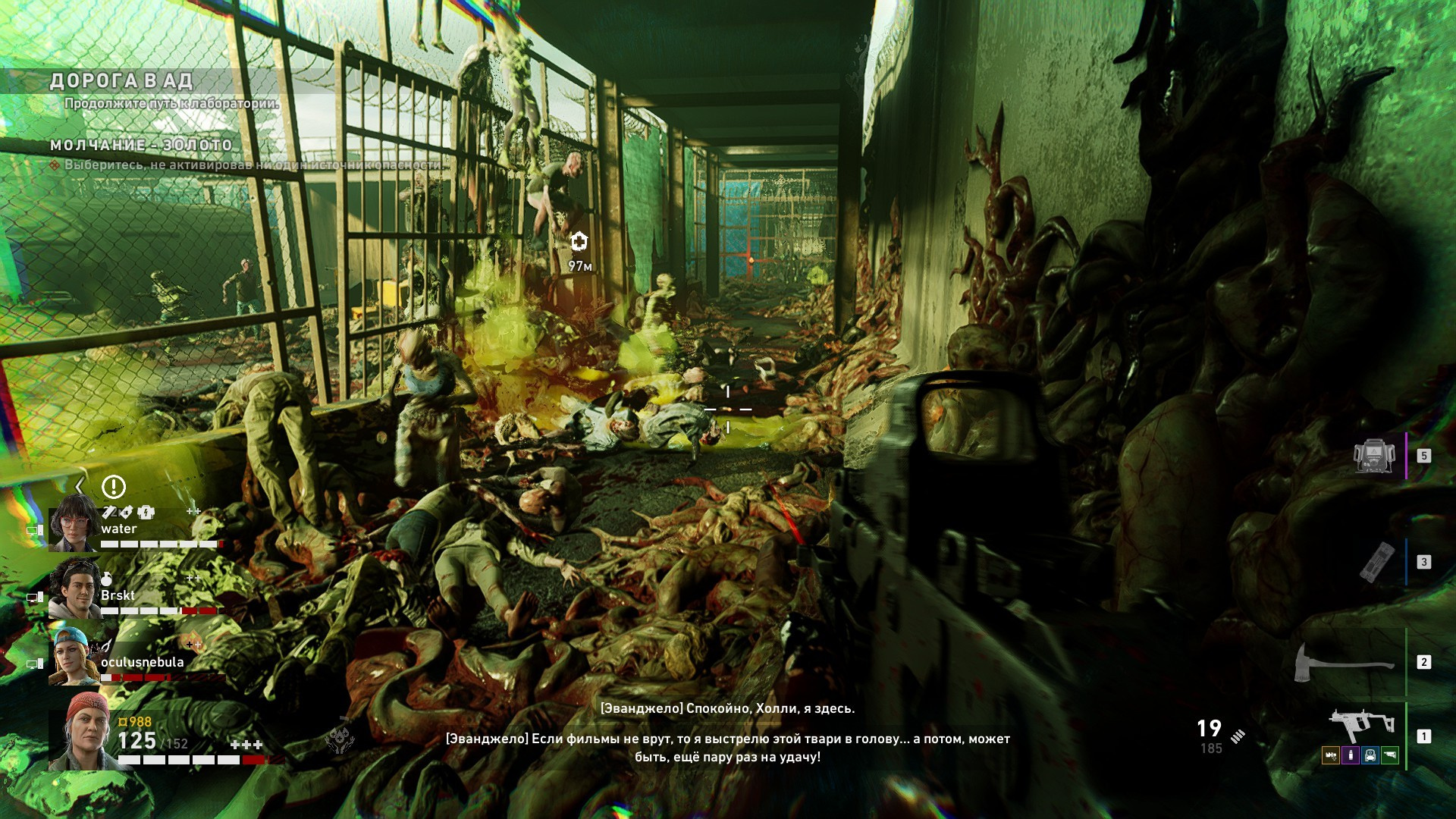Inspect the purple-bordered magazine attachment icon
Viewport: 1456px width, 819px height.
tap(1350, 755)
